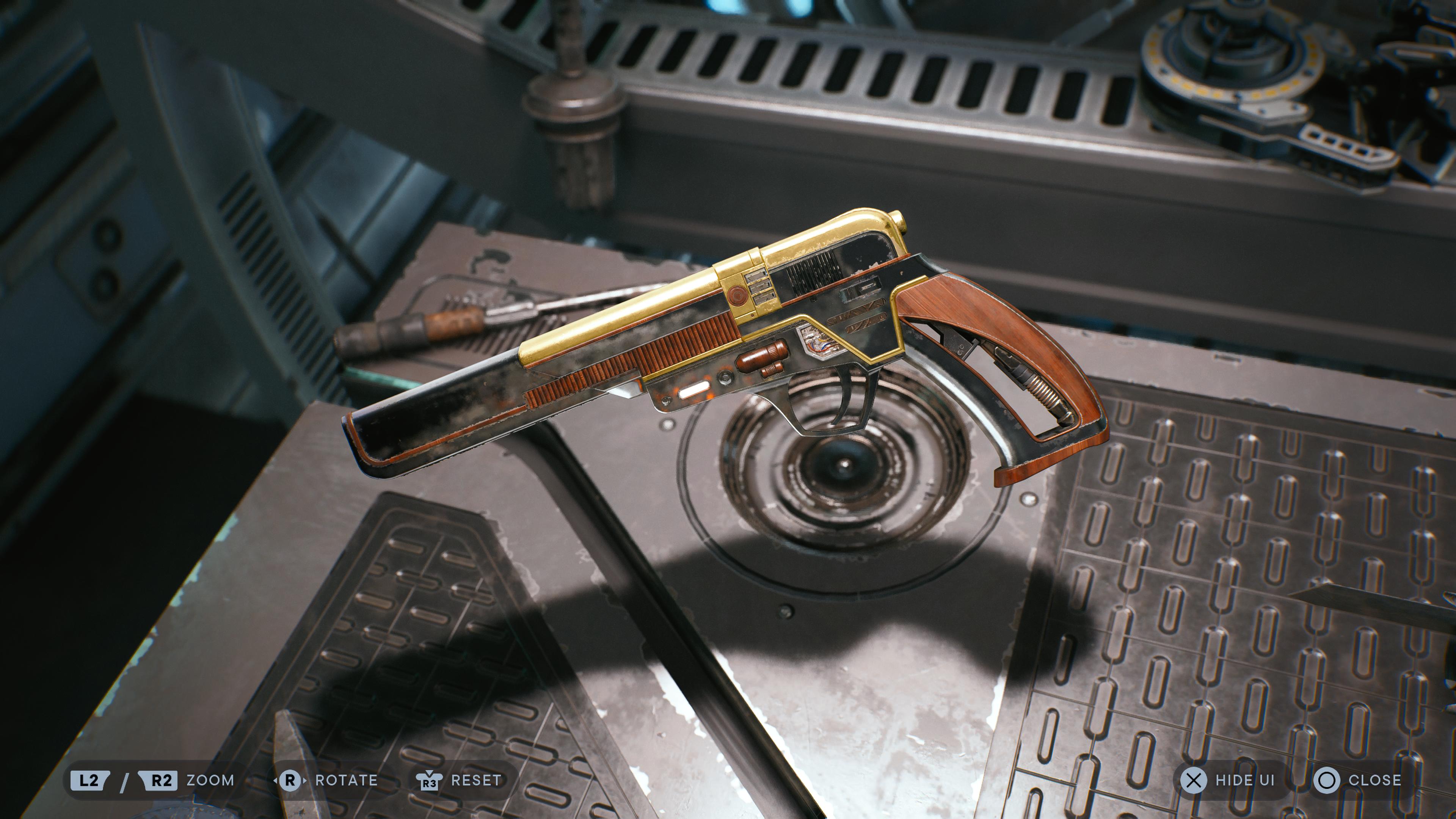Image resolution: width=1456 pixels, height=819 pixels.
Task: Click the L2 trigger button icon
Action: (91, 781)
